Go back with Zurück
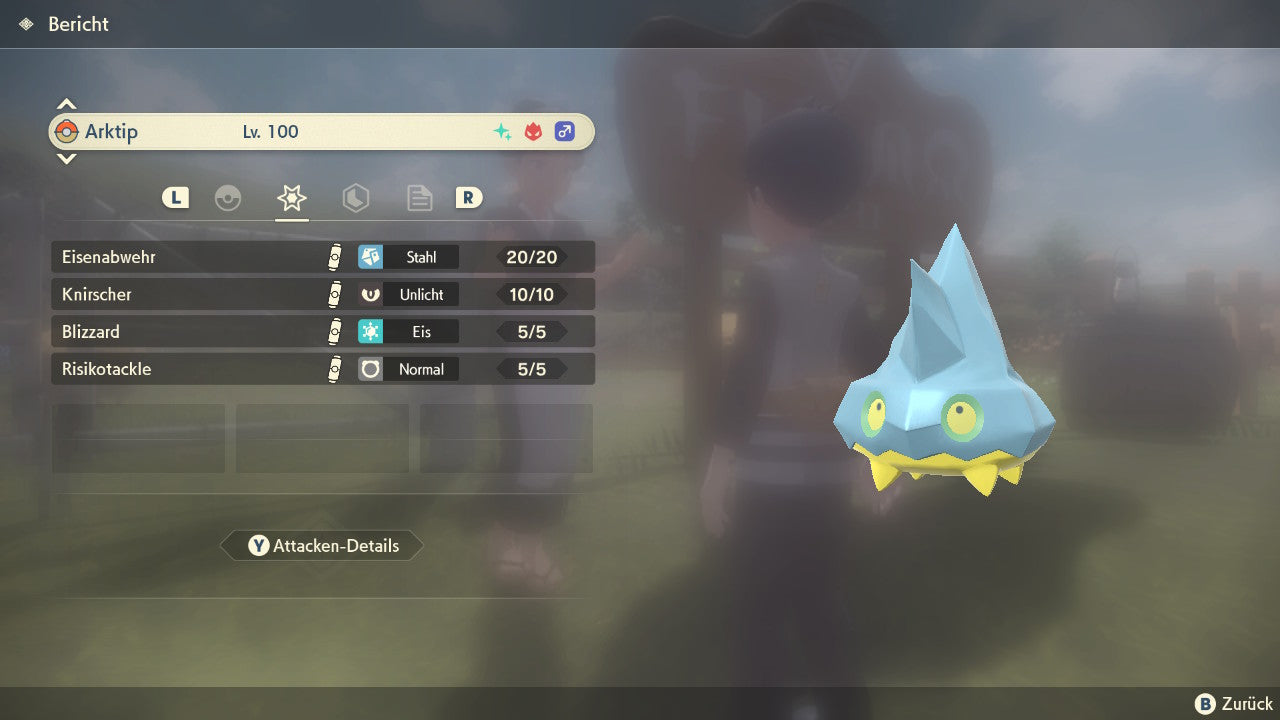1280x720 pixels. point(1233,704)
